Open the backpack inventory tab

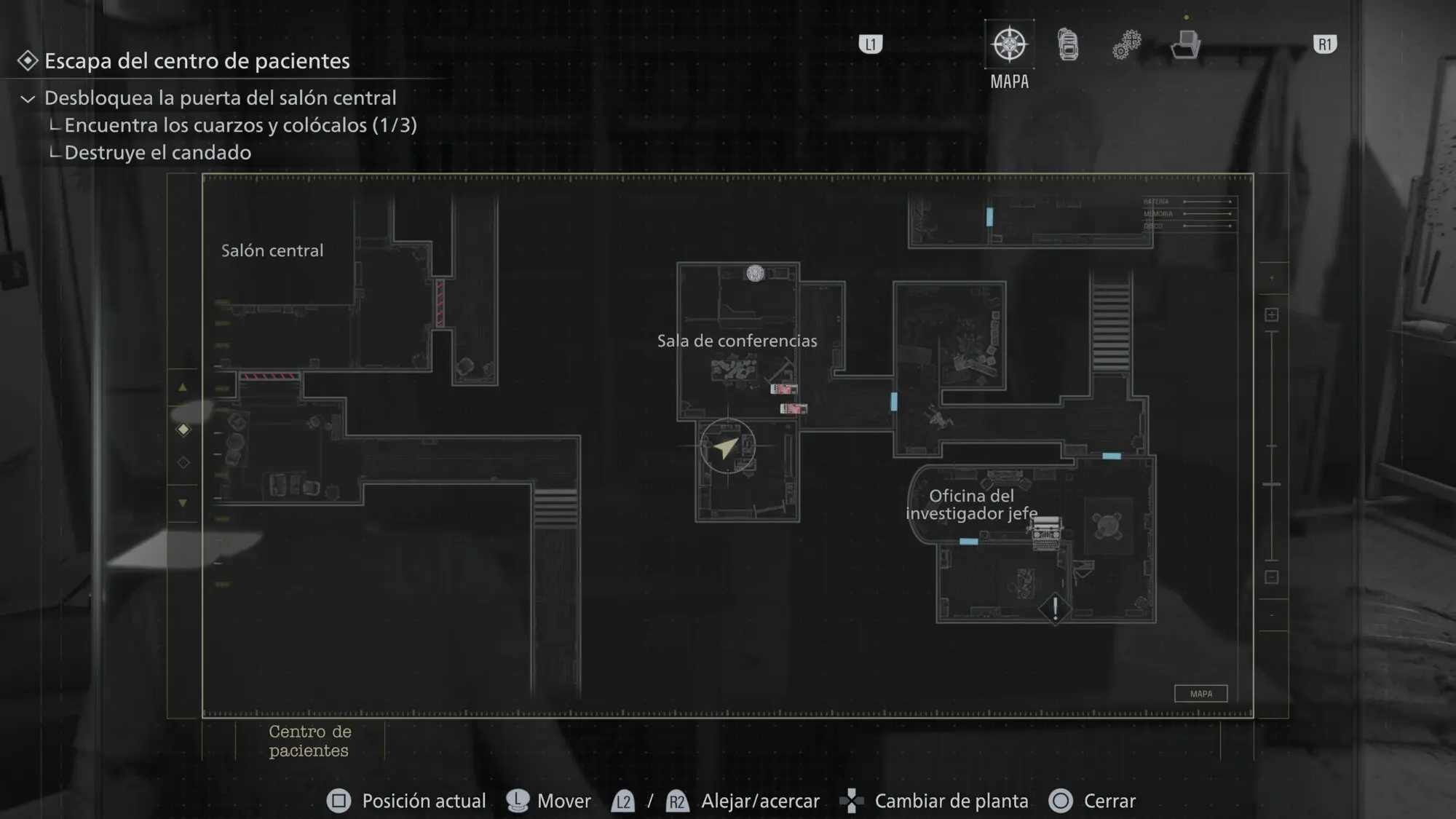[1068, 45]
